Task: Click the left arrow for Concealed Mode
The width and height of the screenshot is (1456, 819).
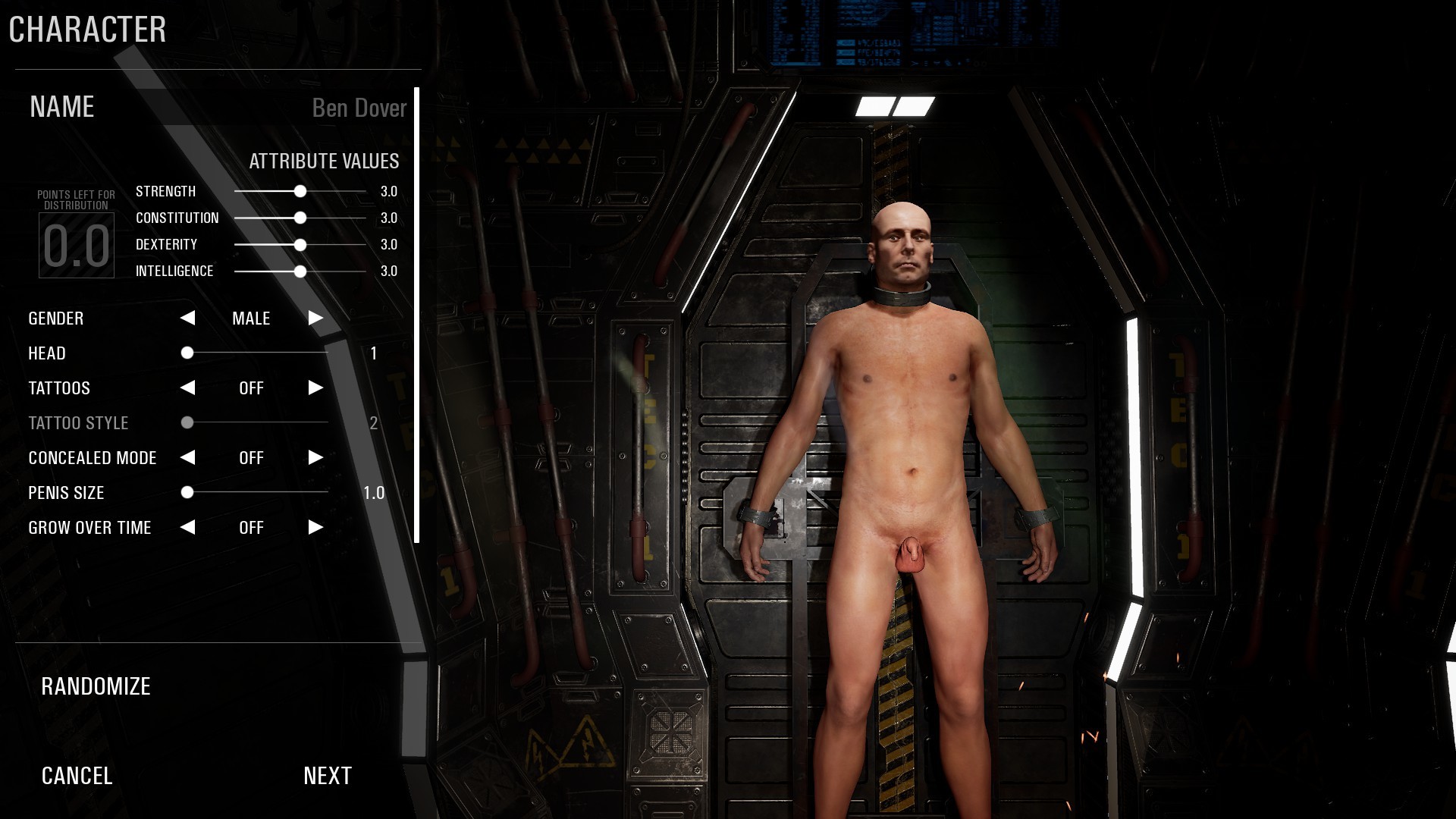Action: [x=188, y=458]
